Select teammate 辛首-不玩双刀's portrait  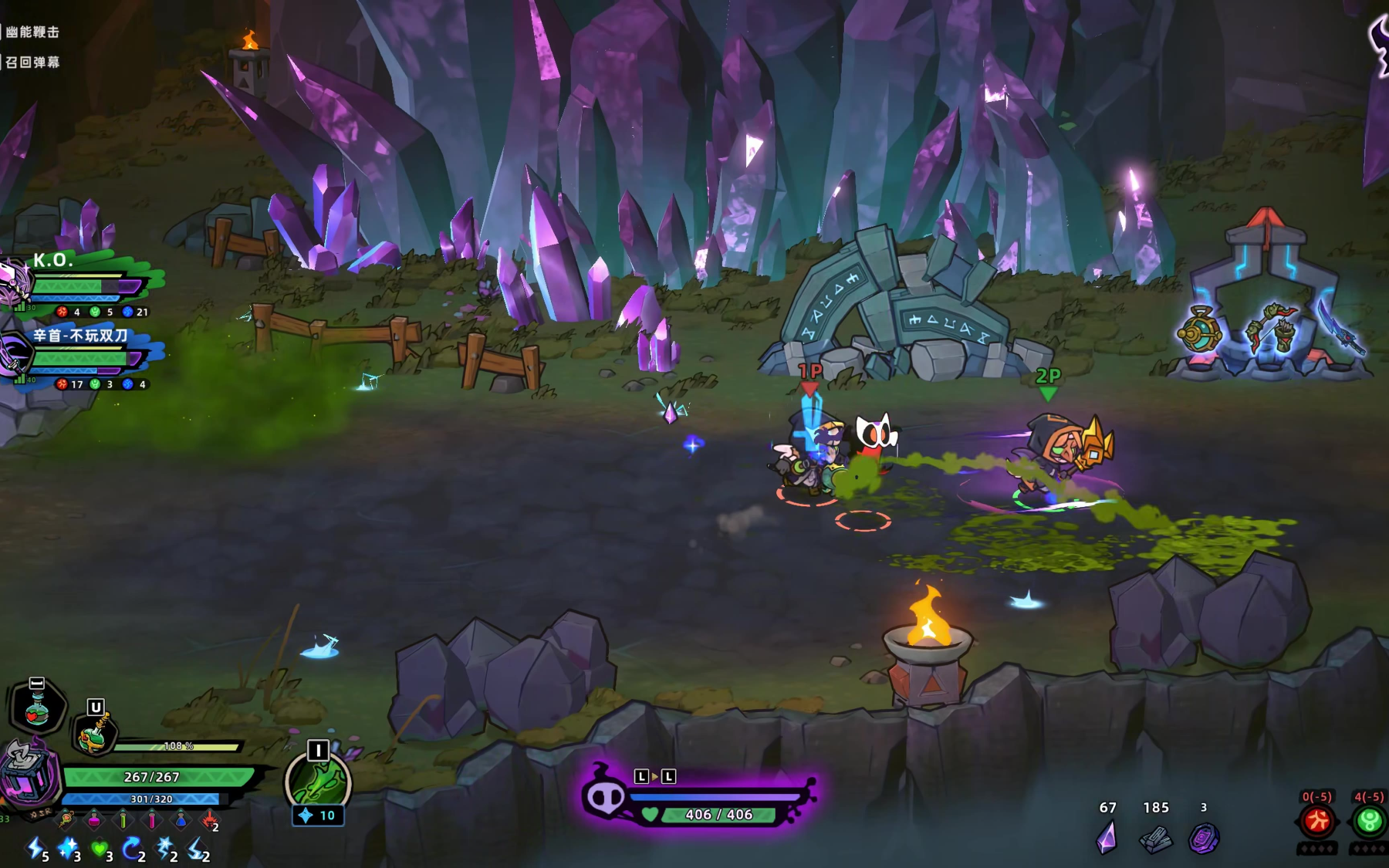tap(14, 356)
